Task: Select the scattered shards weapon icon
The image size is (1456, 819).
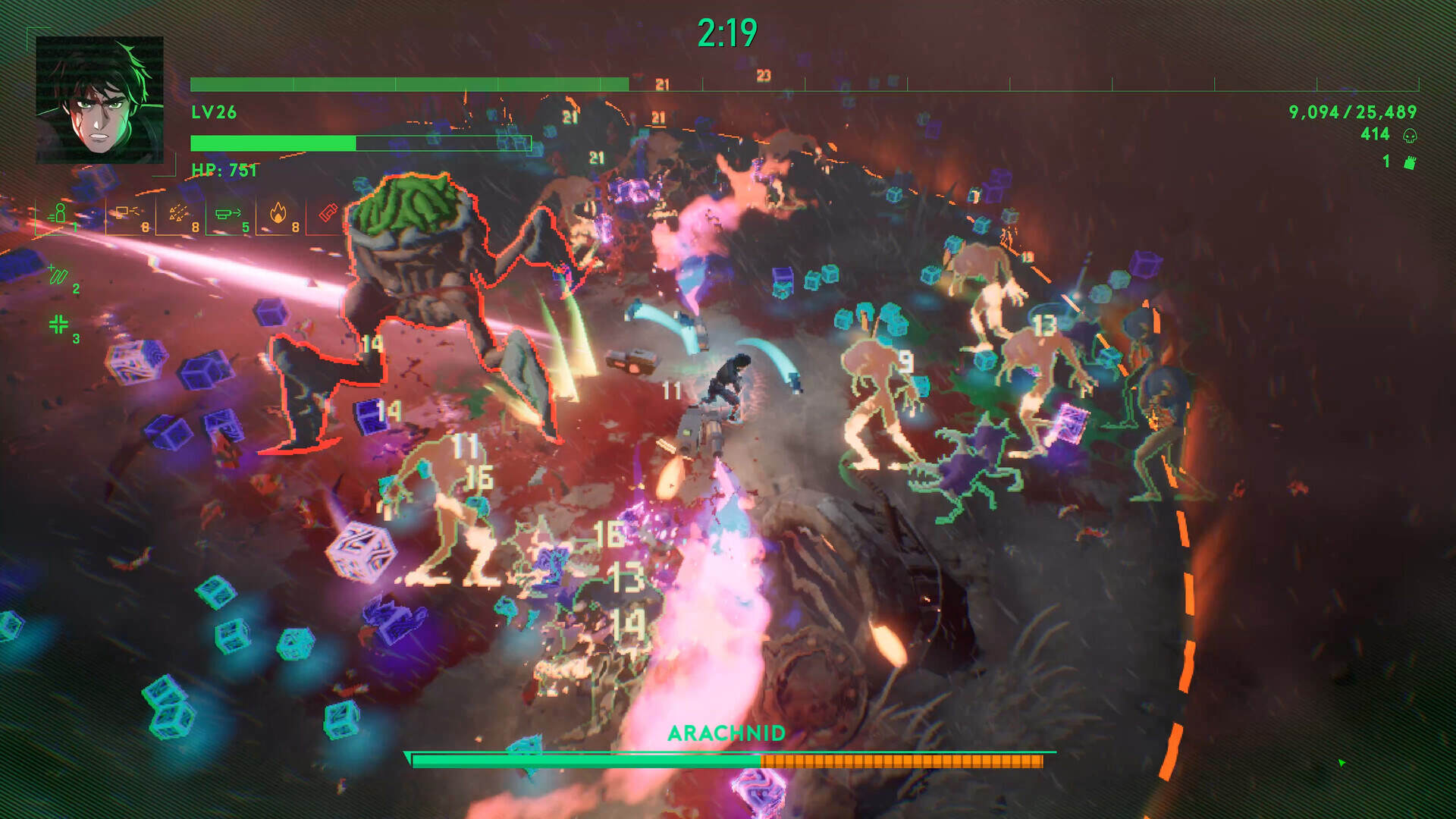Action: pos(179,211)
